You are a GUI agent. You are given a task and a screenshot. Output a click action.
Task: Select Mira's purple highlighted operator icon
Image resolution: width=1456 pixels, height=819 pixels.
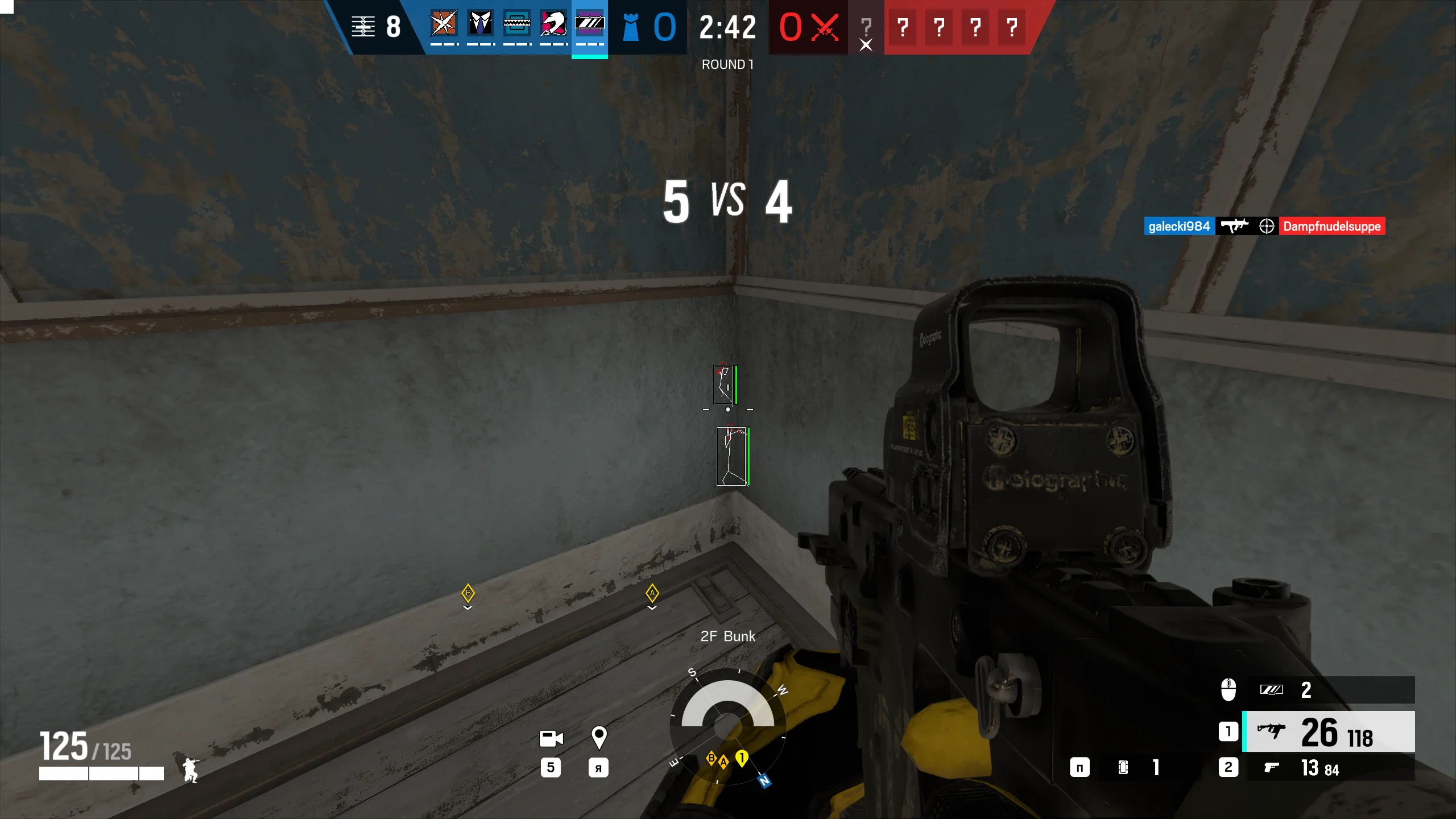(589, 24)
